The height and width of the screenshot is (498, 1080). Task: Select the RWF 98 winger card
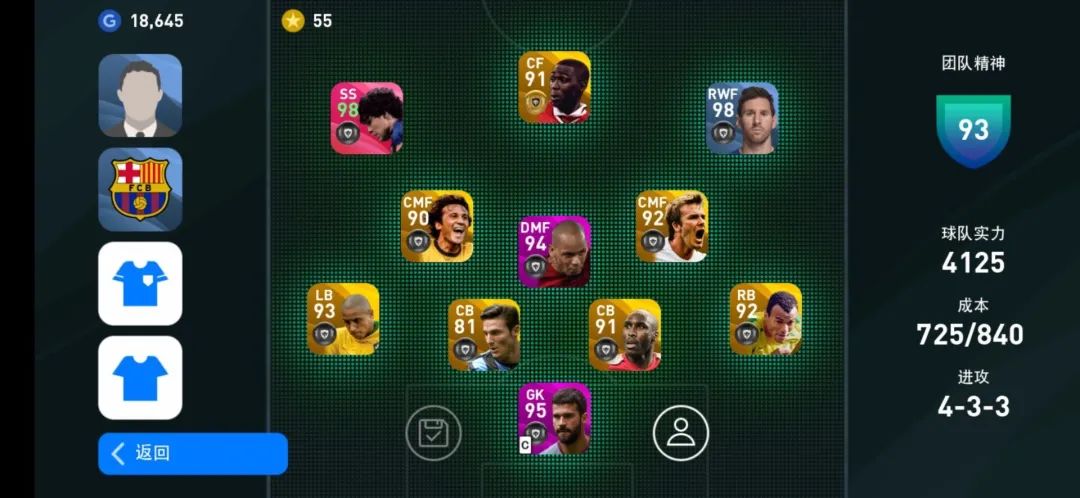pyautogui.click(x=742, y=118)
